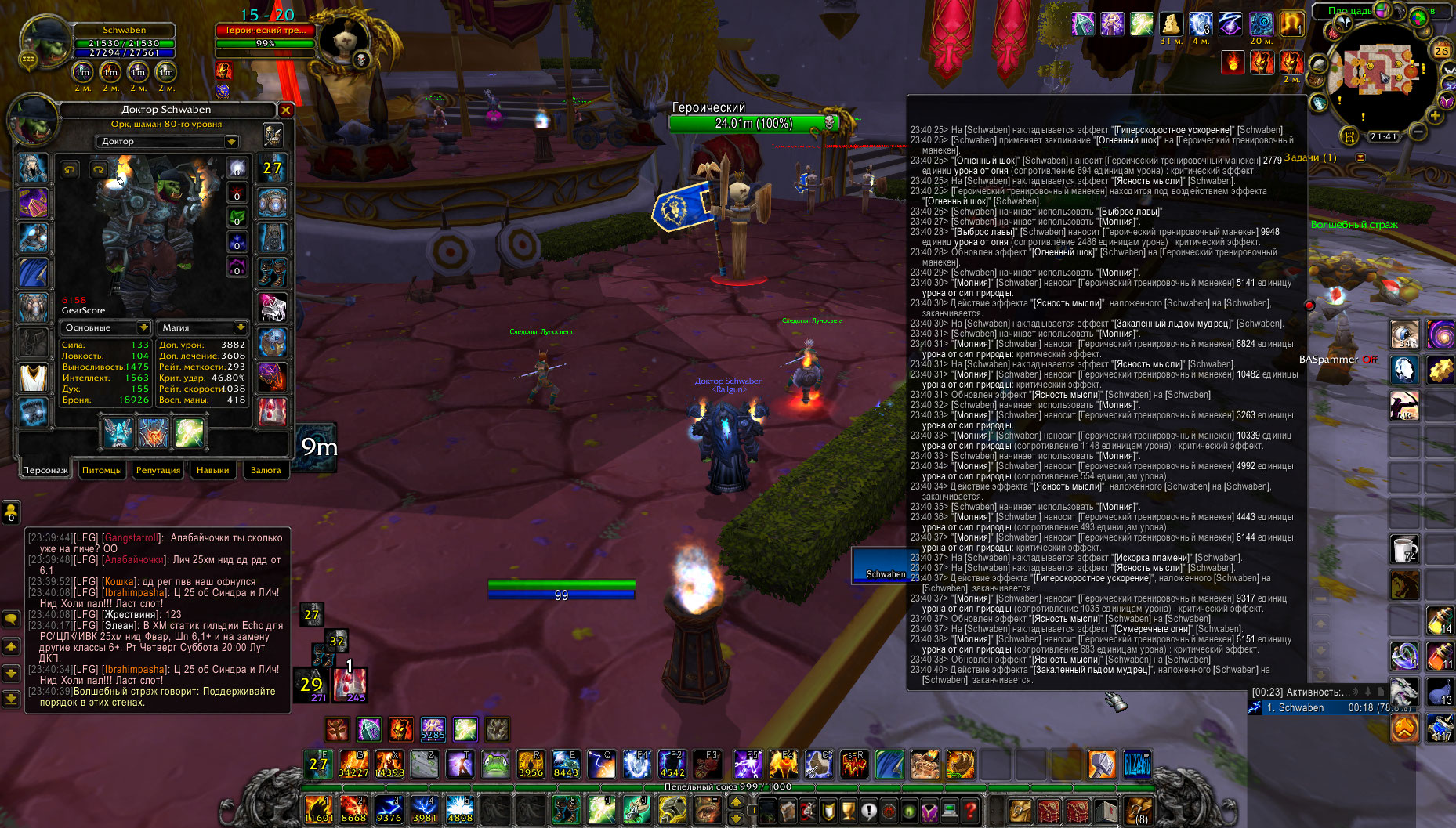Open the Репутация tab
This screenshot has height=828, width=1456.
pyautogui.click(x=158, y=470)
